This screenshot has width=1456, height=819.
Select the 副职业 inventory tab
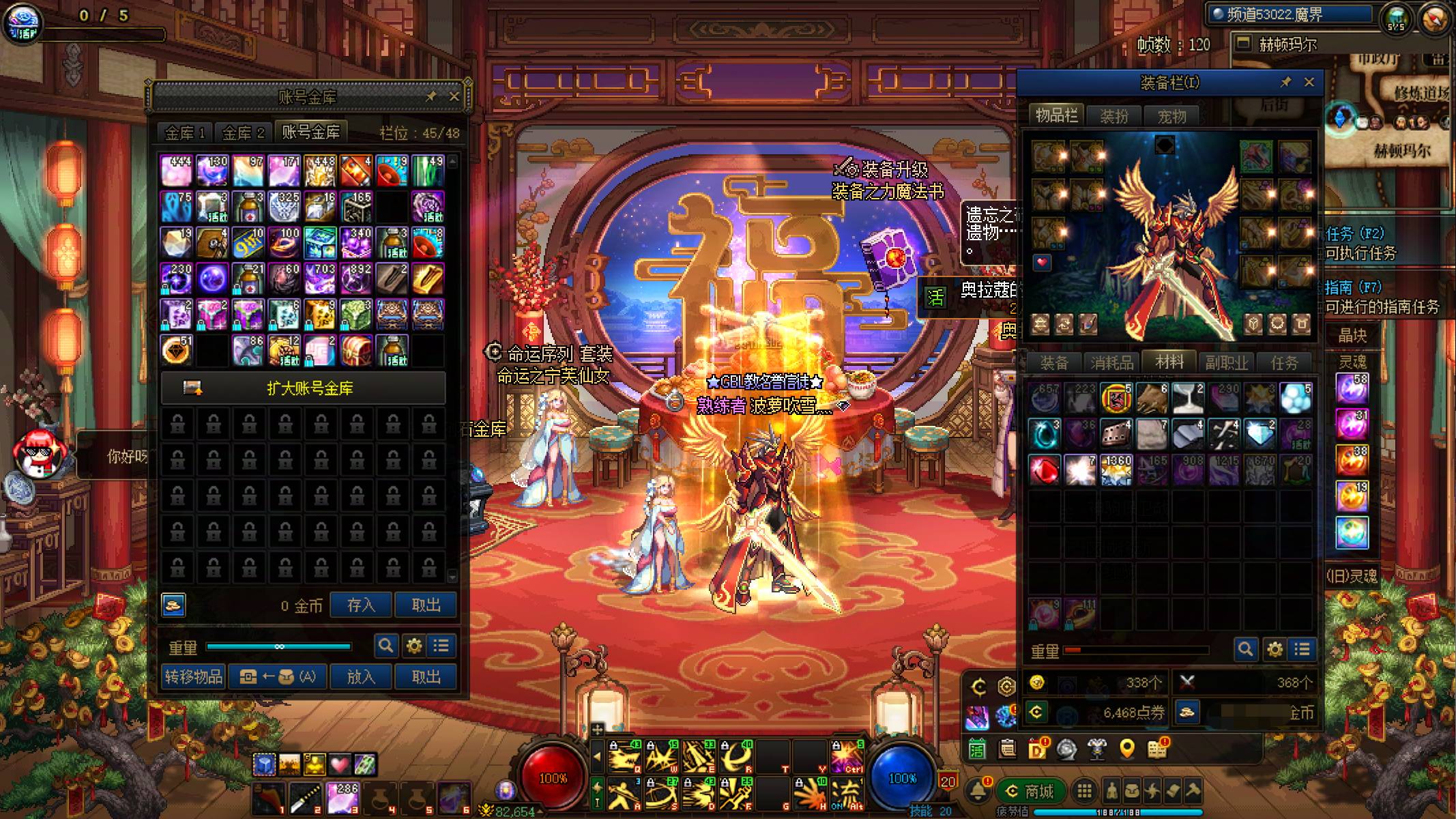click(x=1226, y=363)
